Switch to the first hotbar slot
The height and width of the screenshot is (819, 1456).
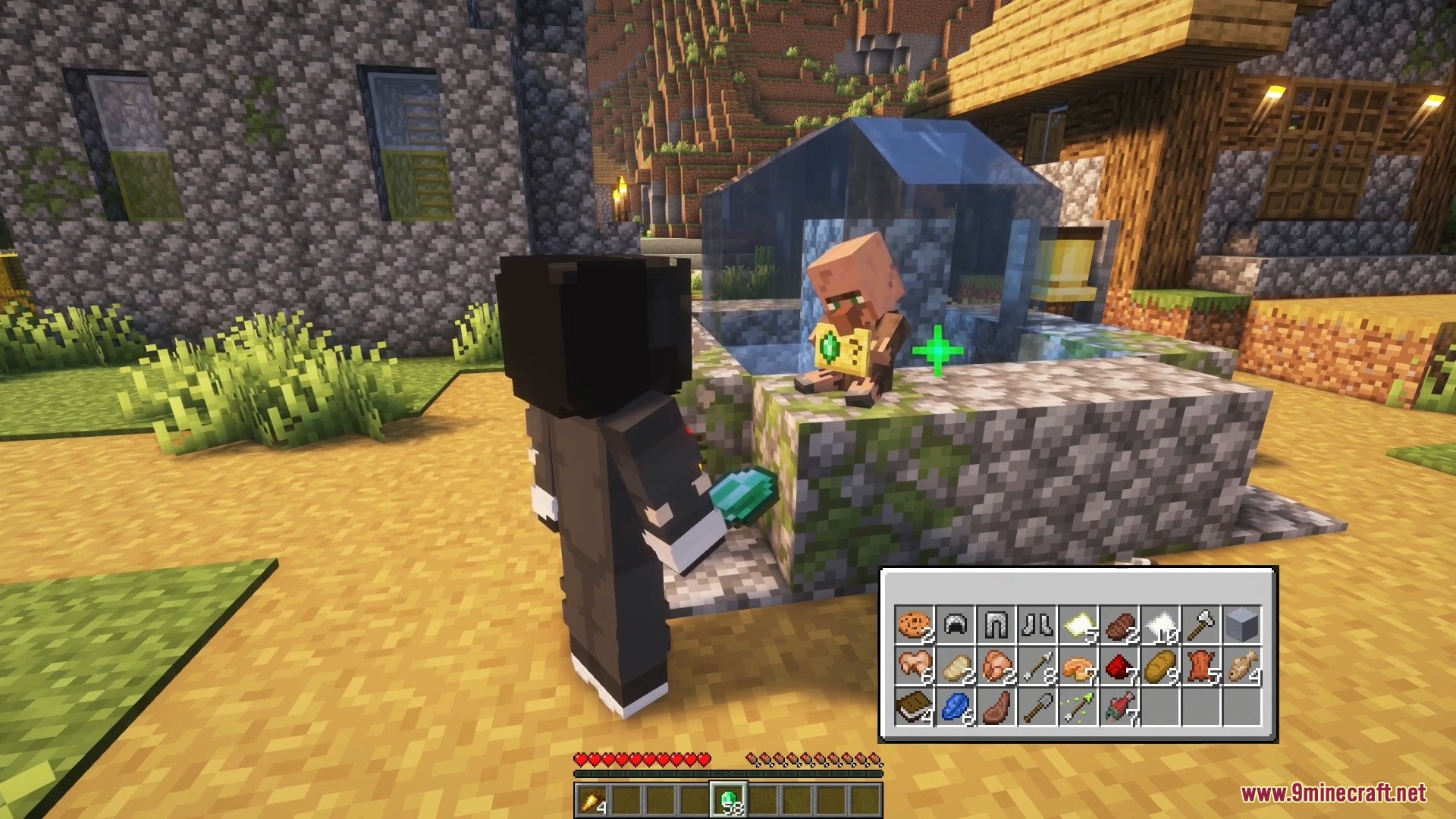click(591, 800)
